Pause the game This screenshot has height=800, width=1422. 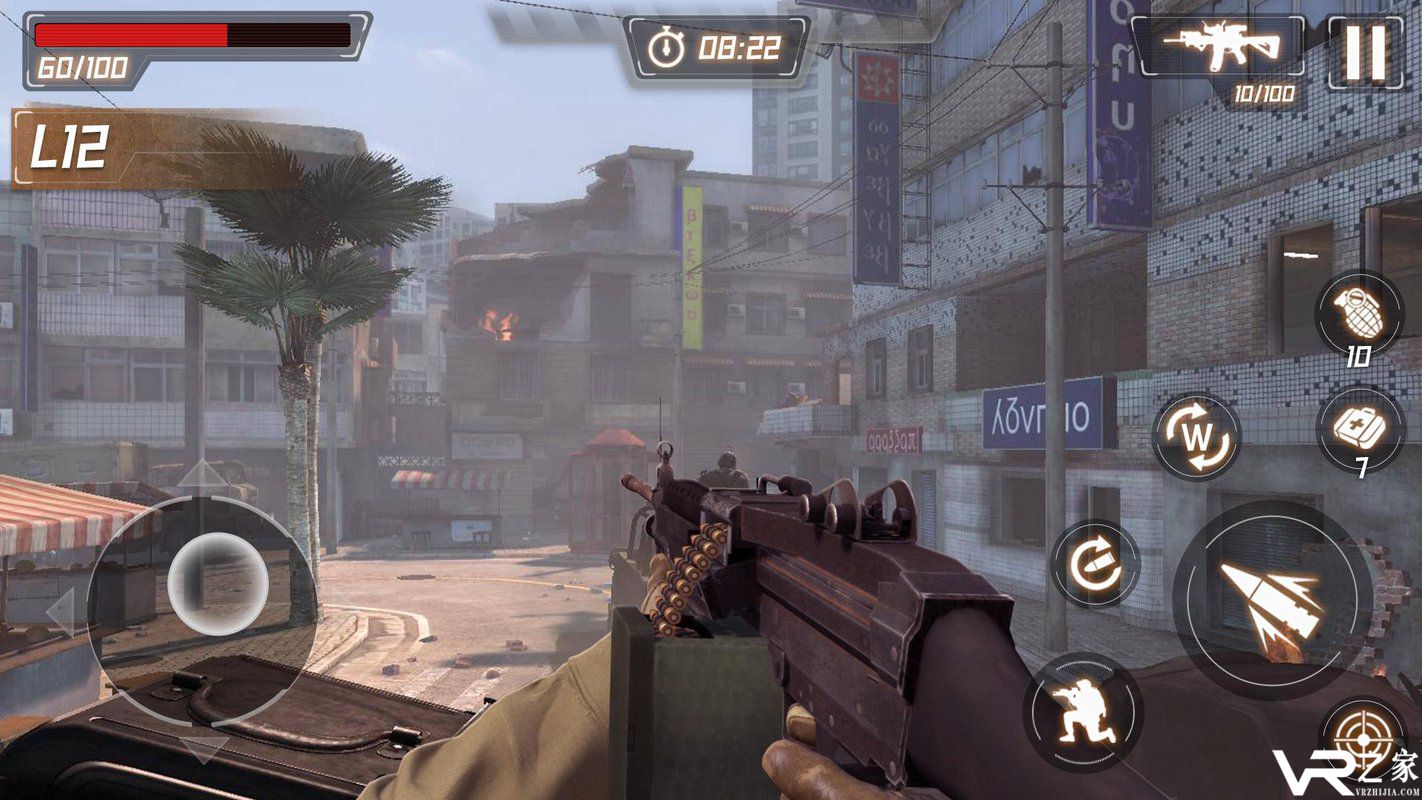pos(1364,52)
